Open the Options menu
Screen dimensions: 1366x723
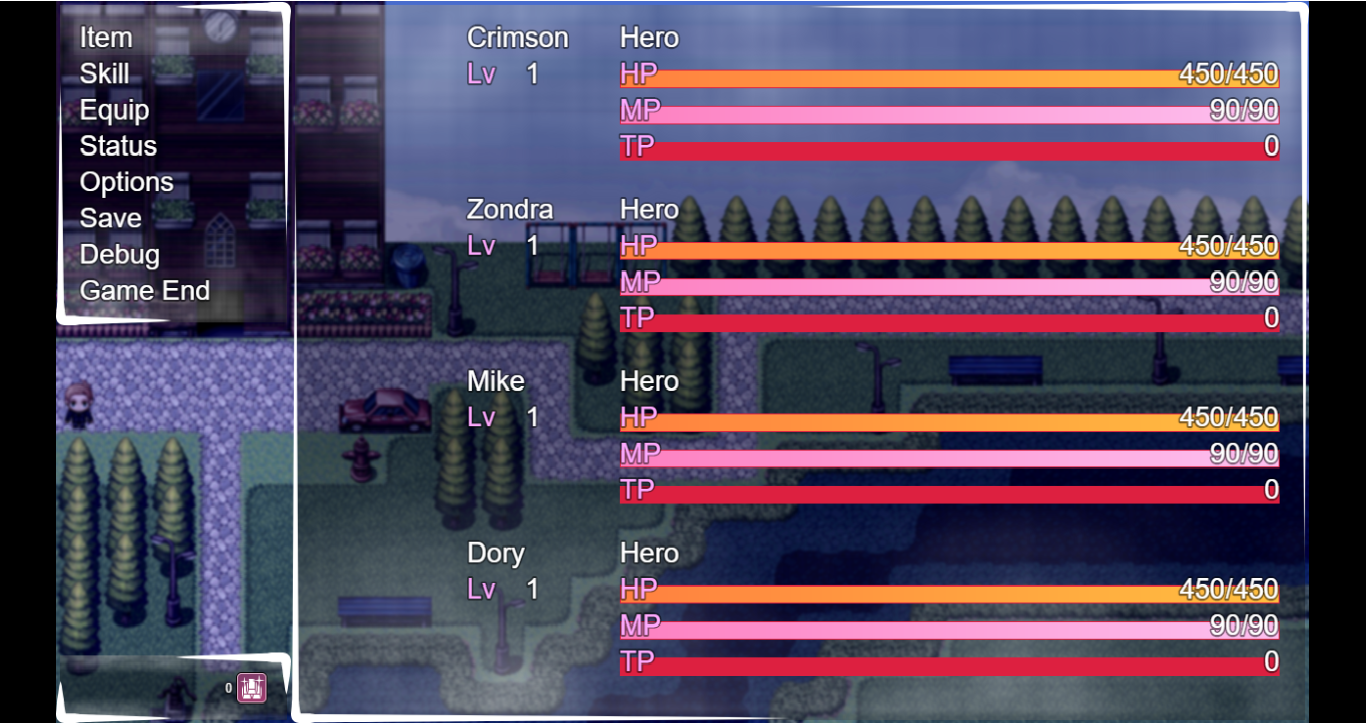(126, 182)
